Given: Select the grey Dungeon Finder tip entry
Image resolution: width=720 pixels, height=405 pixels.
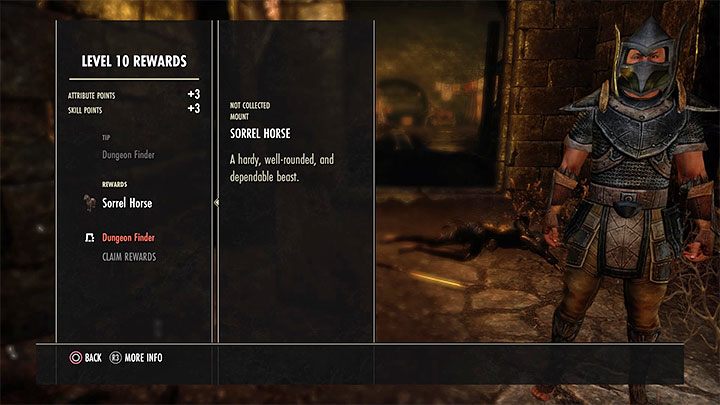Looking at the screenshot, I should (x=129, y=155).
